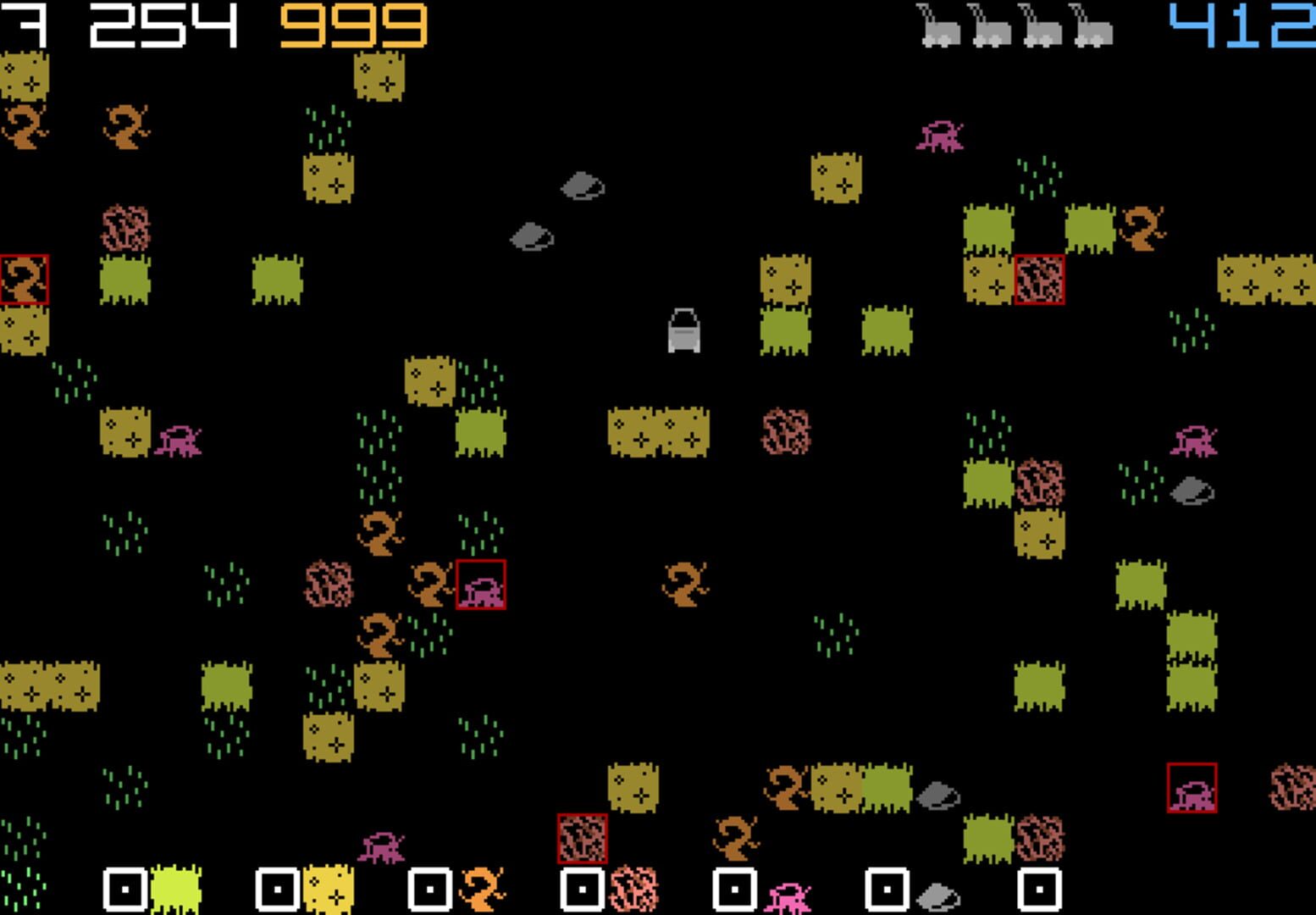Viewport: 1316px width, 915px height.
Task: Deselect the red-boxed snake on the left edge
Action: point(24,276)
